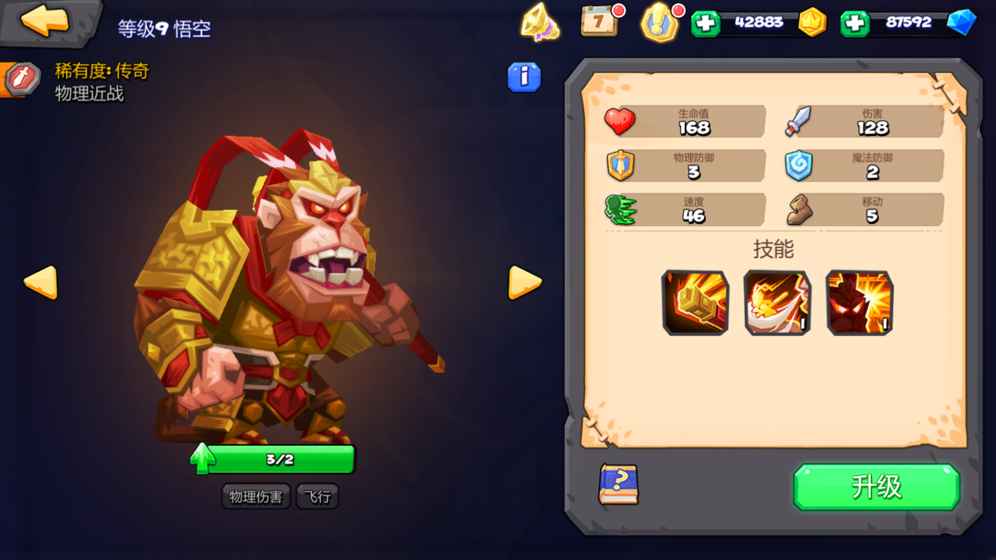
Task: Tap the 物理伤害 trait tag
Action: (255, 496)
